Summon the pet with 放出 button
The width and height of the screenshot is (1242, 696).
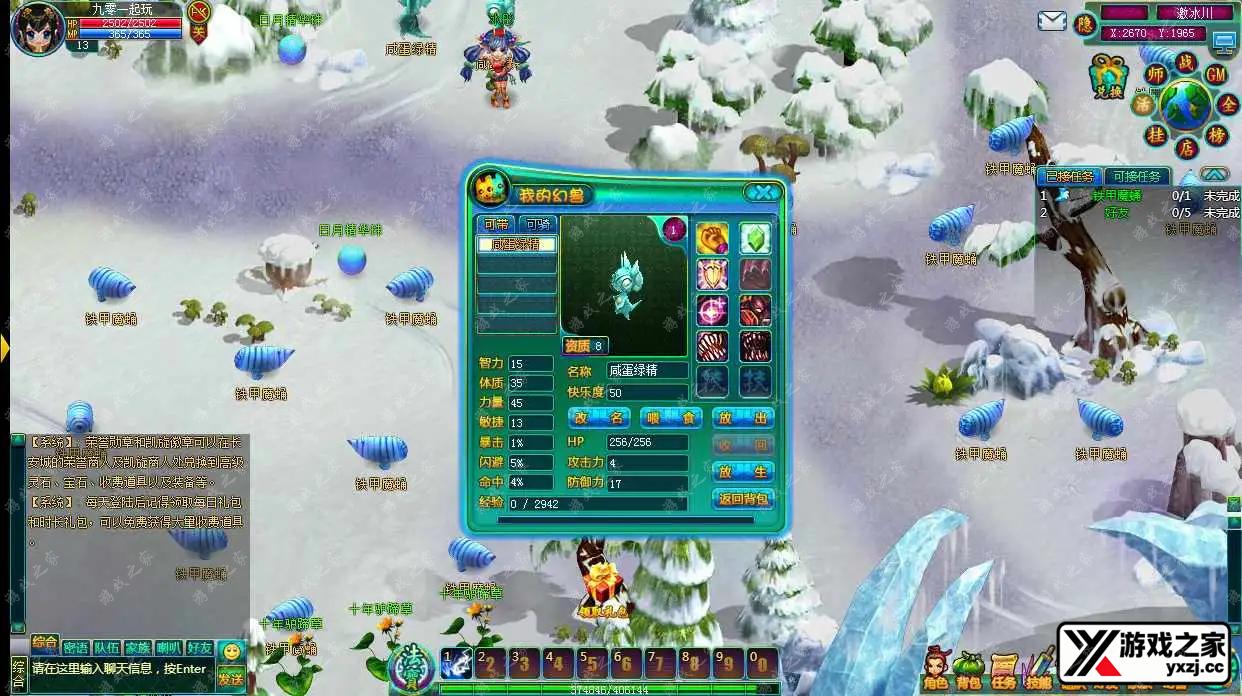tap(743, 417)
